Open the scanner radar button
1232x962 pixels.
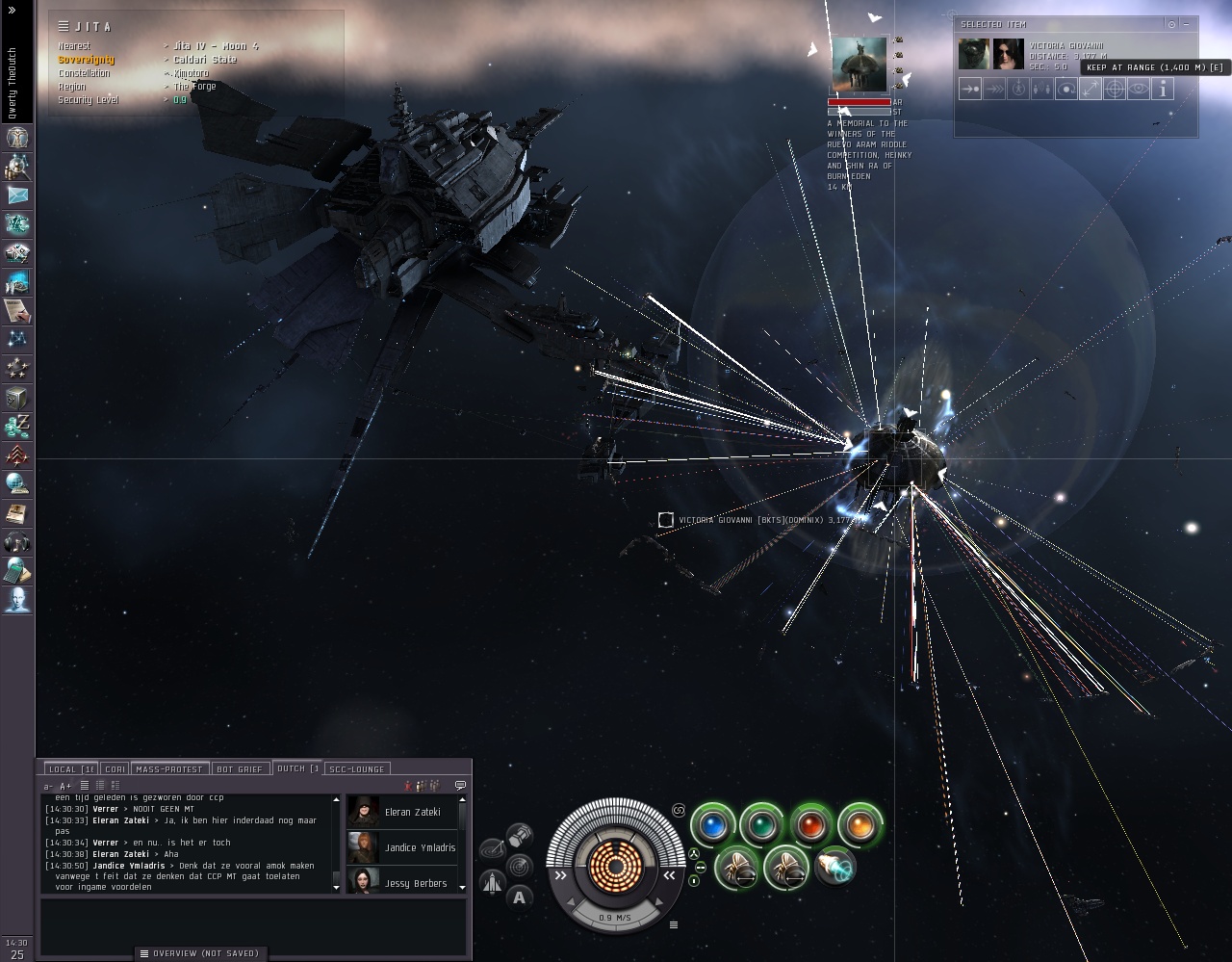pyautogui.click(x=520, y=865)
